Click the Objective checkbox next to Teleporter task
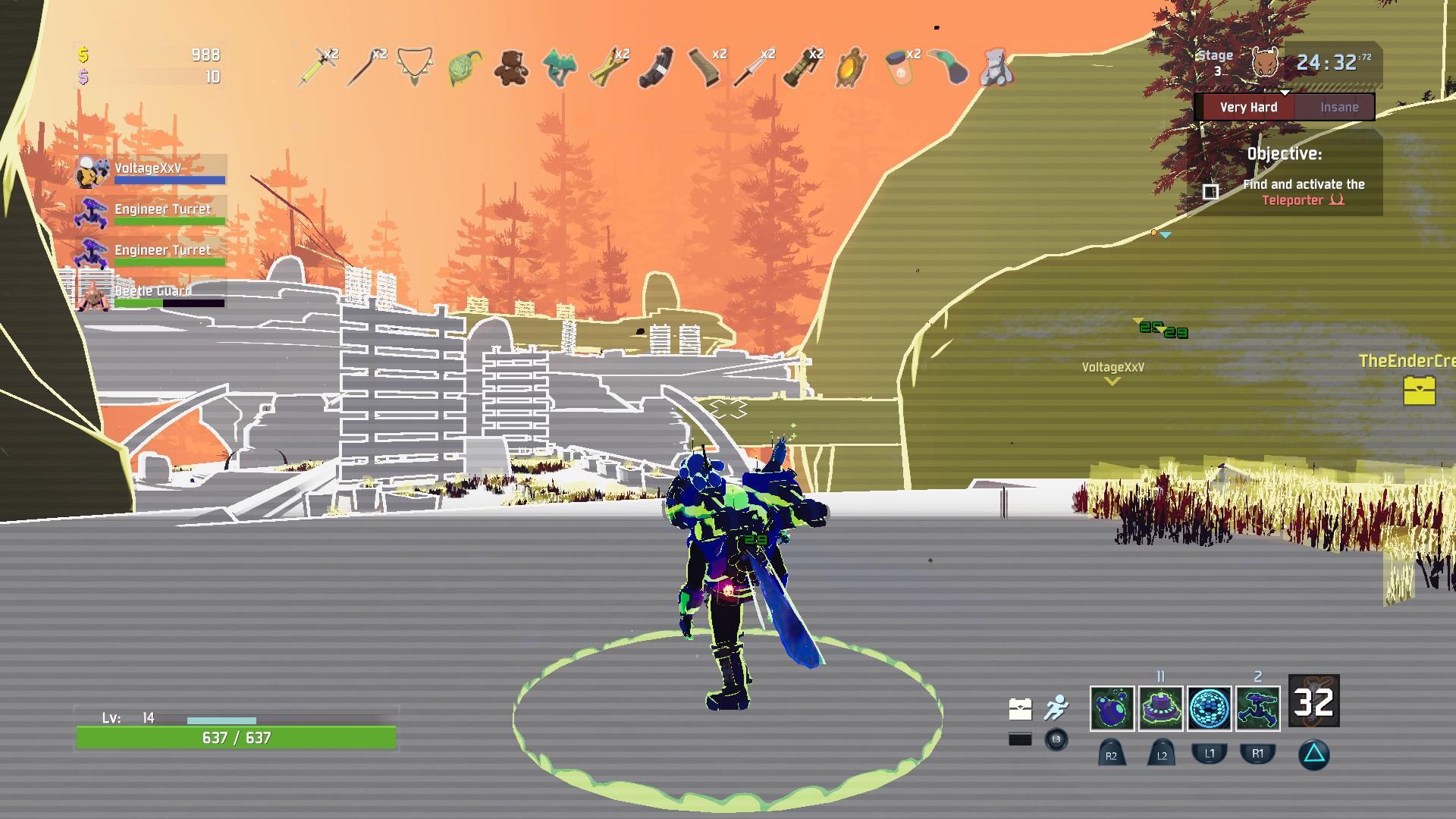Screen dimensions: 1456x819 (1211, 192)
